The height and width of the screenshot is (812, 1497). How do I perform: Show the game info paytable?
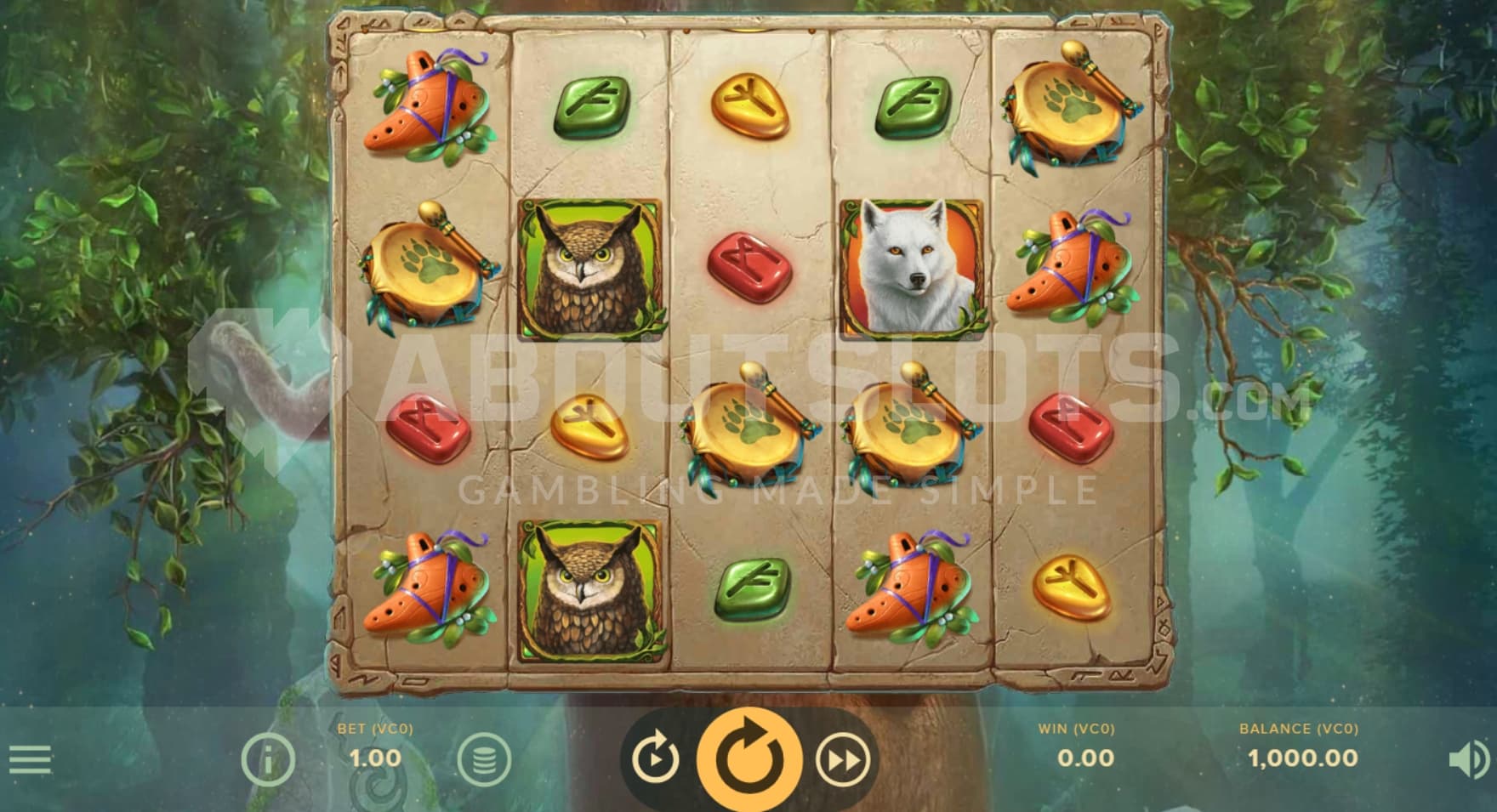[268, 758]
